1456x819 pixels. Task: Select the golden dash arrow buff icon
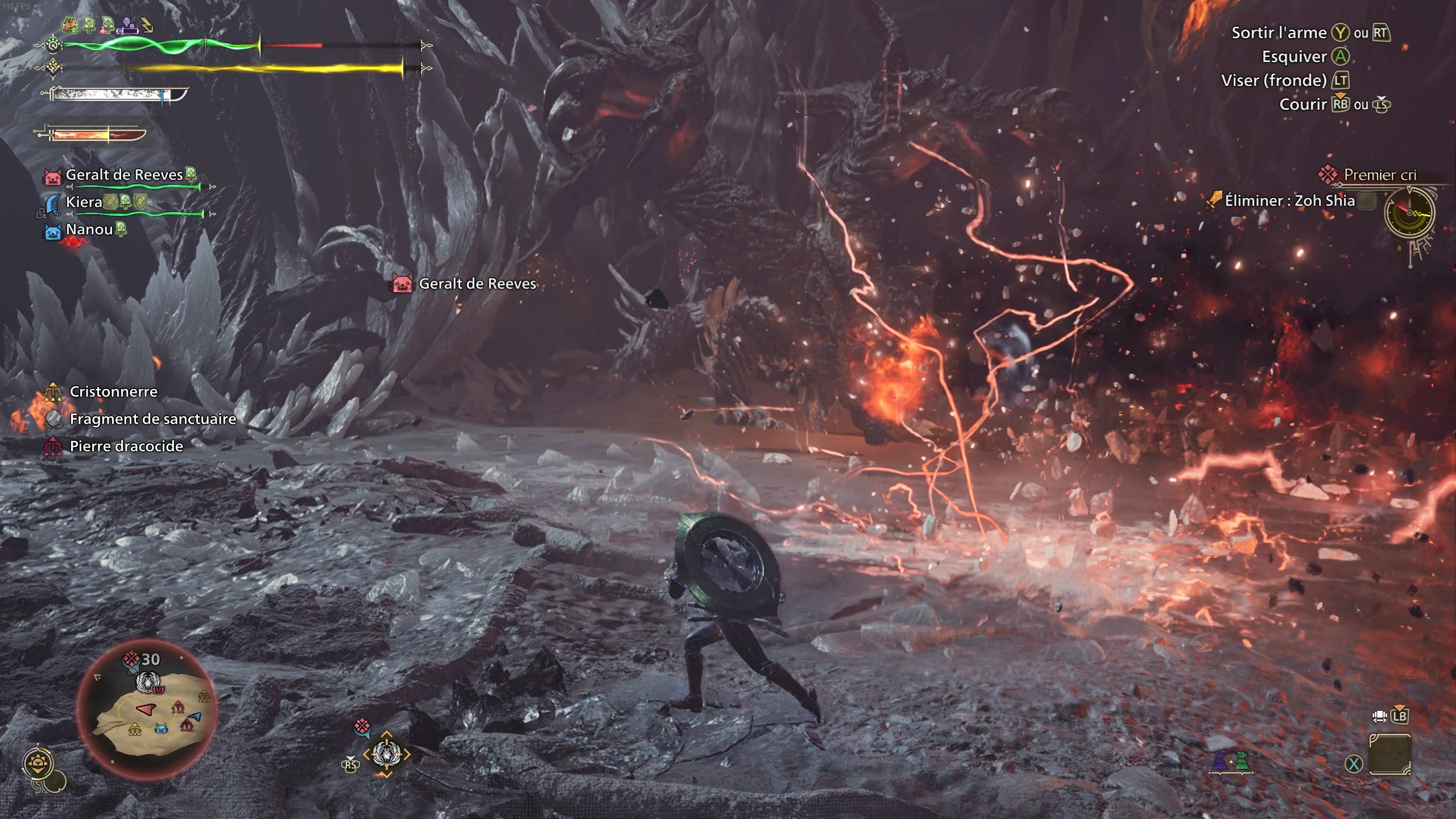coord(147,25)
